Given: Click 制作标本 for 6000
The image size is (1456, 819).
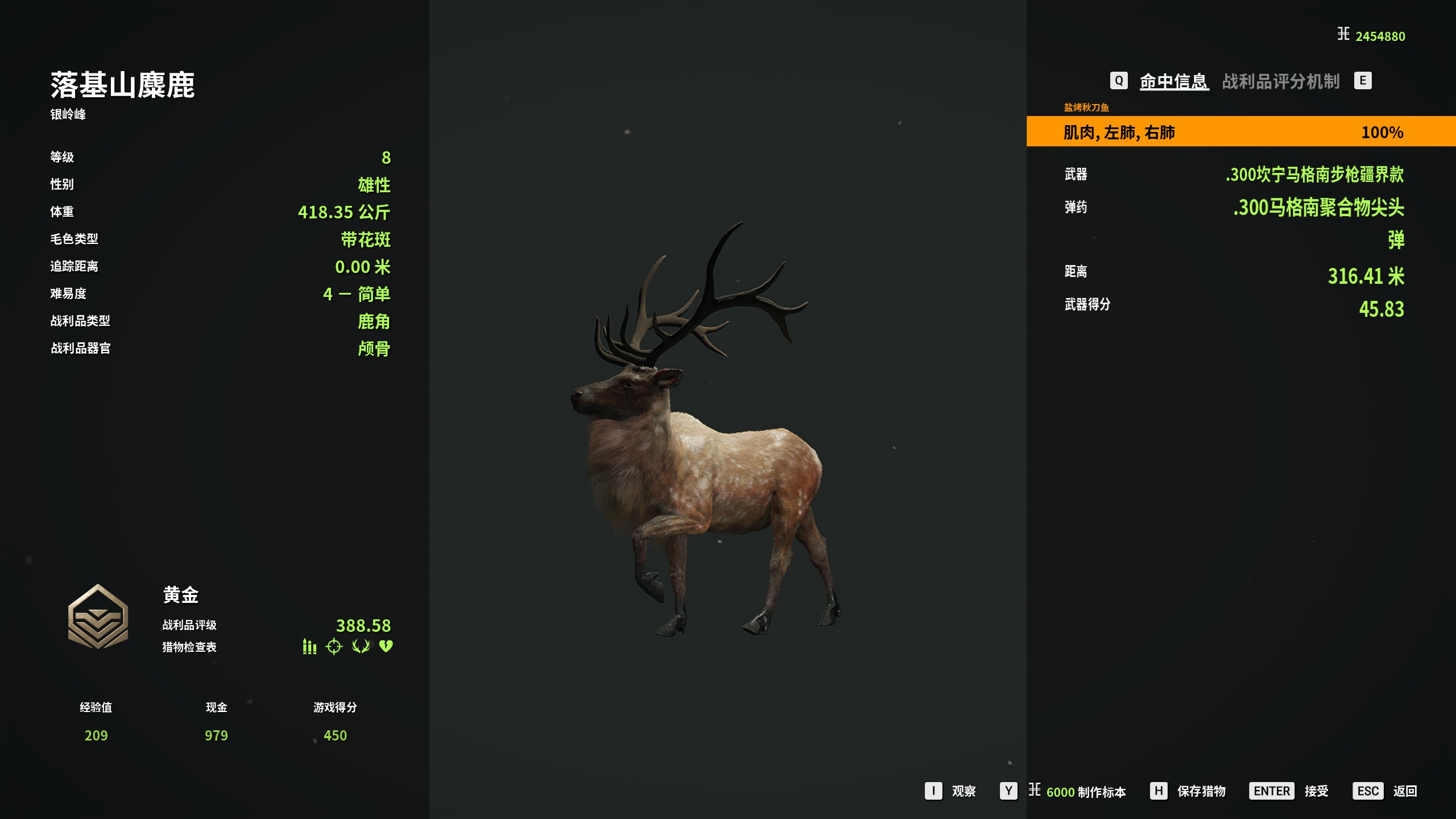Looking at the screenshot, I should pos(1085,792).
